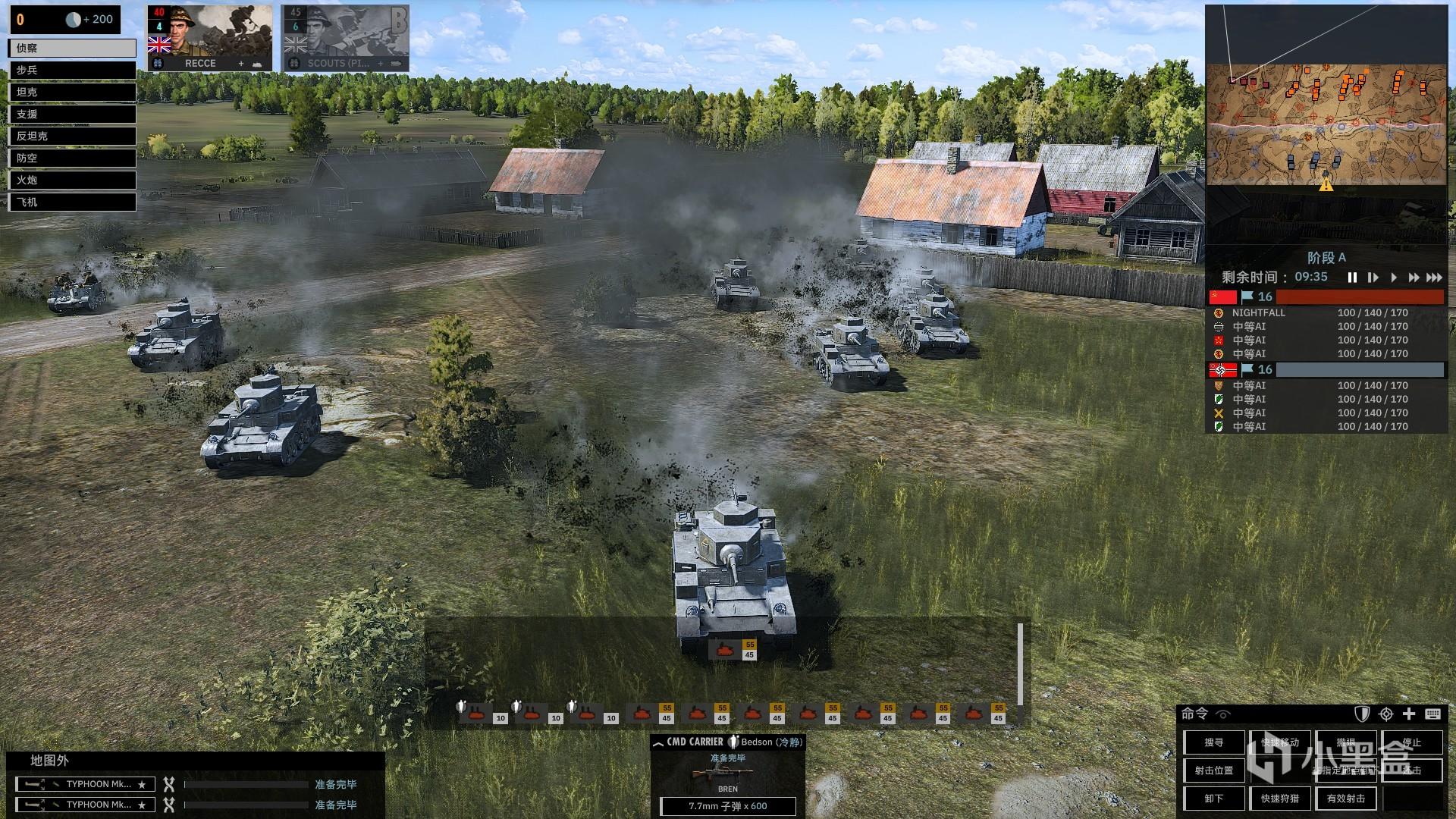Choose the 反坦克 anti-tank category

(72, 136)
